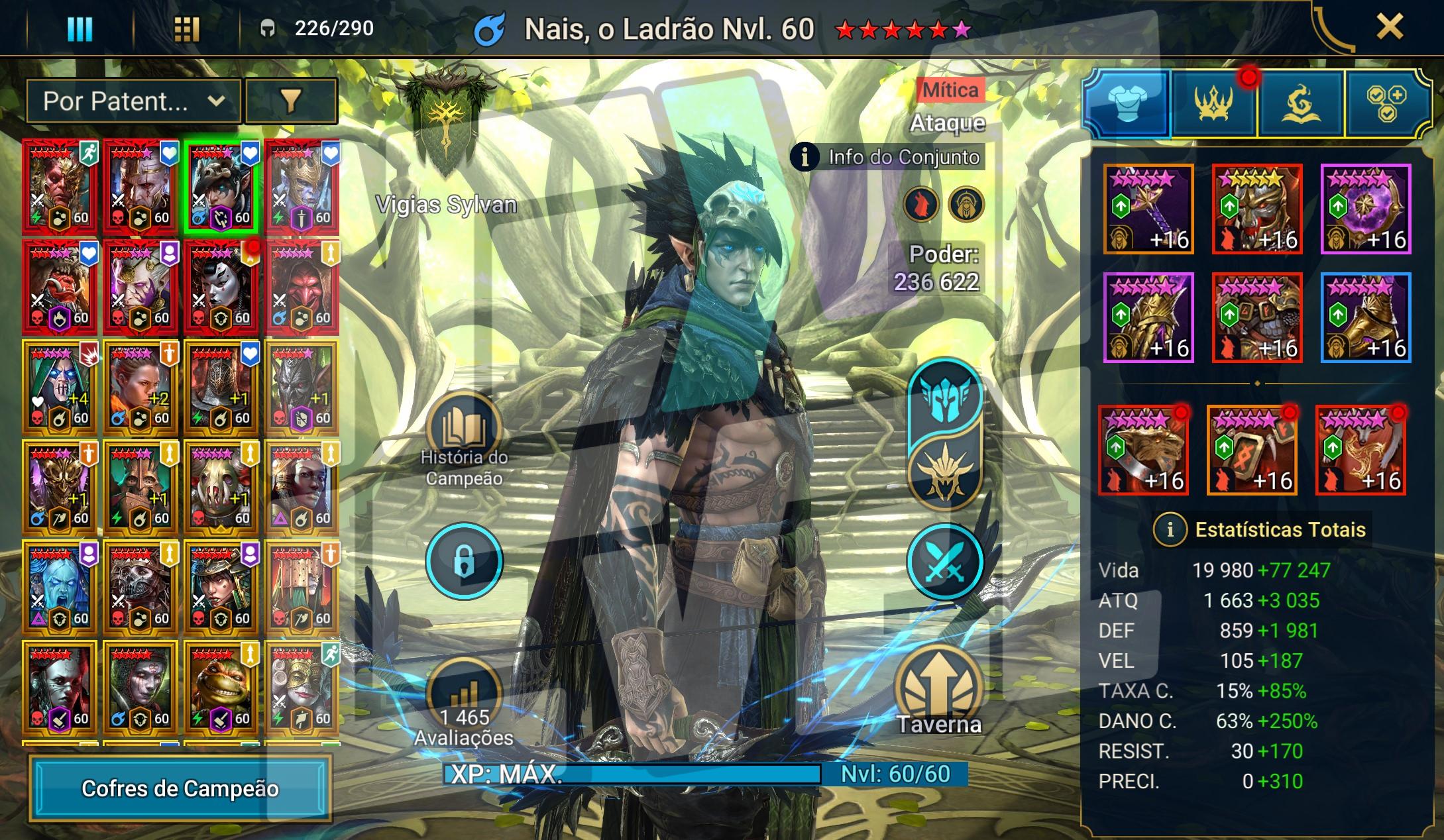Select the equipped red helmet slot
Screen dimensions: 1444x840
[1256, 209]
